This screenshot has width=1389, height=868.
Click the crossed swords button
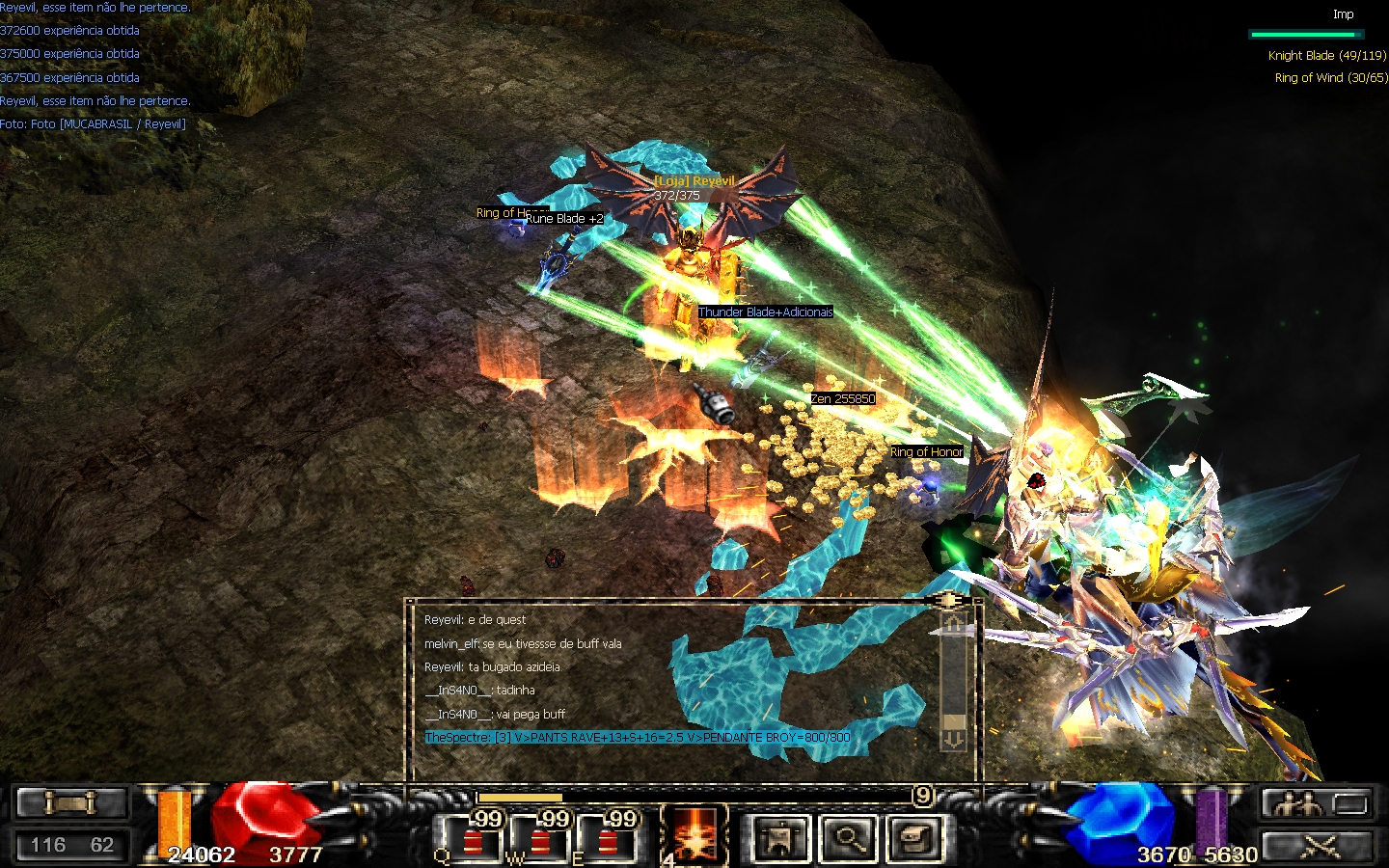coord(1318,846)
